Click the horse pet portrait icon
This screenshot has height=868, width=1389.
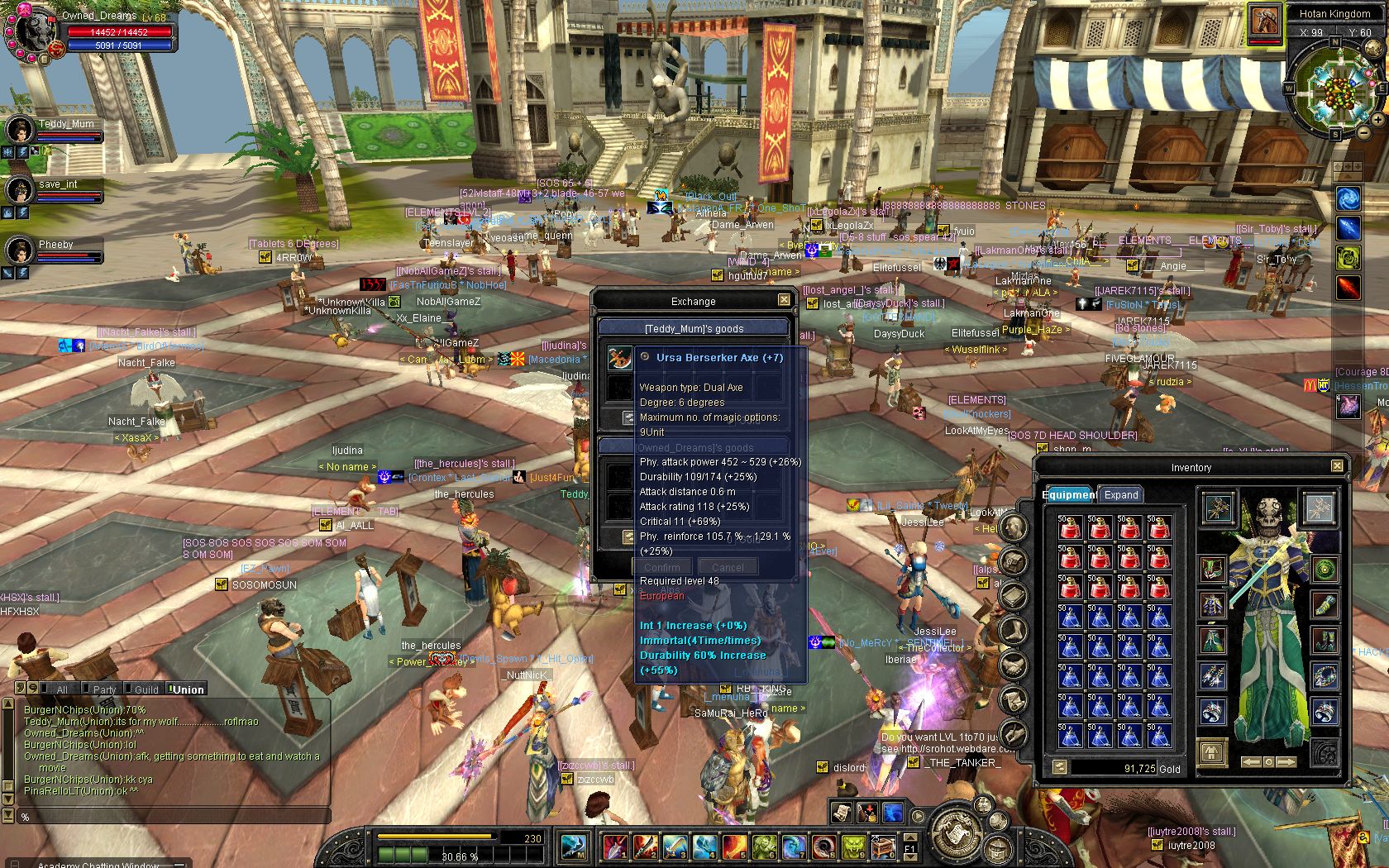pyautogui.click(x=1264, y=22)
